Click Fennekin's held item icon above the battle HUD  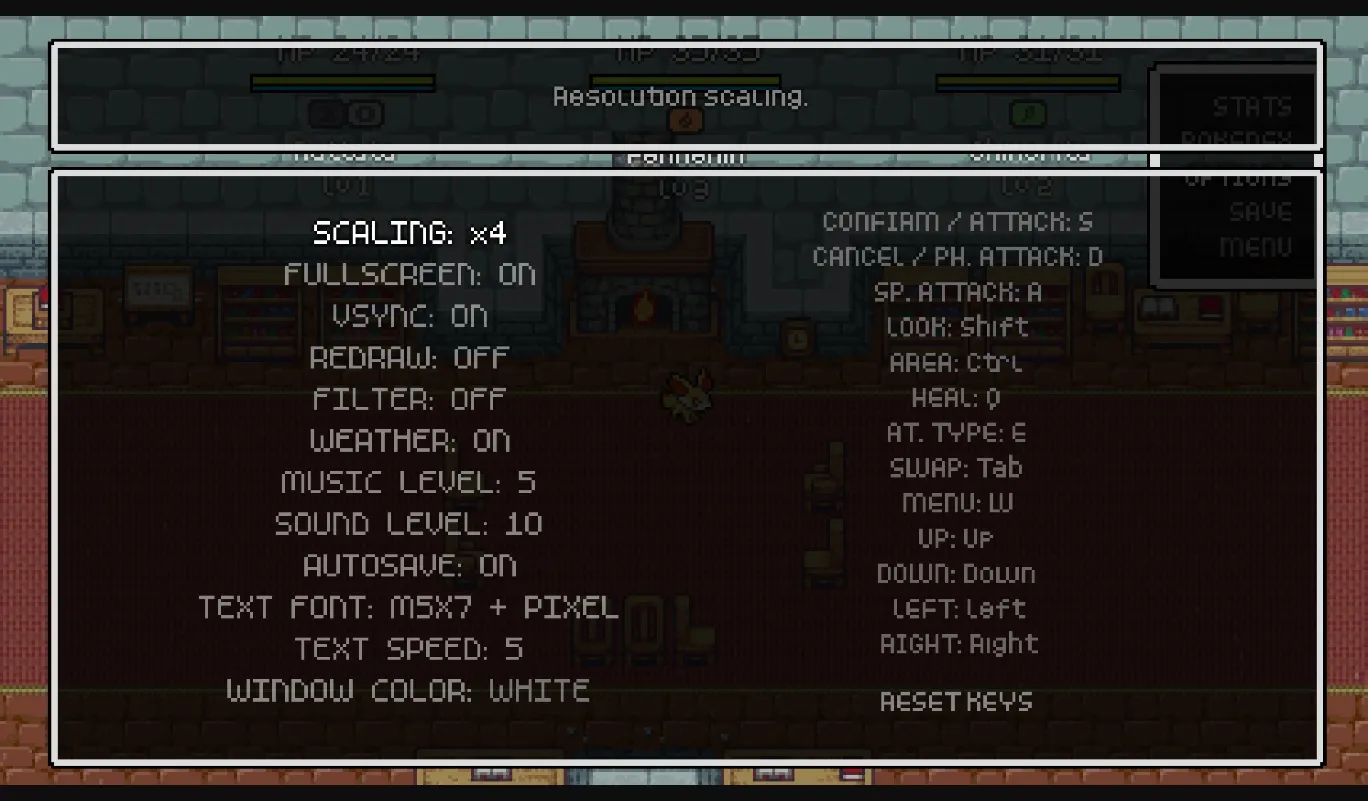coord(686,117)
